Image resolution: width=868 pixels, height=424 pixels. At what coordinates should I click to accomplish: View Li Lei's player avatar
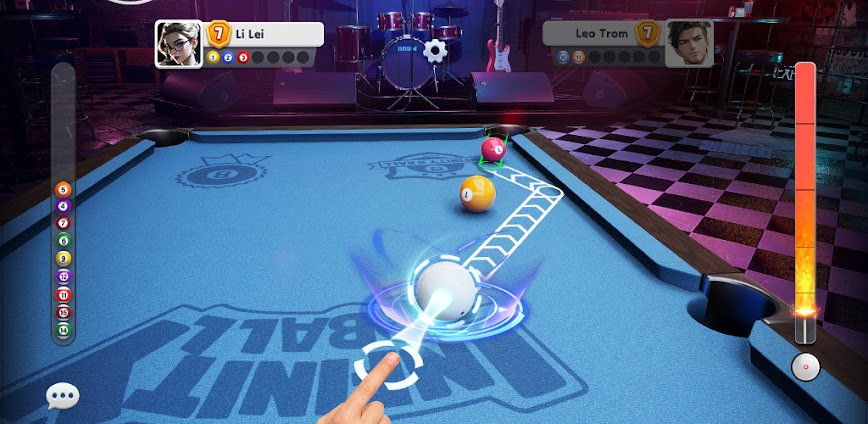tap(178, 45)
